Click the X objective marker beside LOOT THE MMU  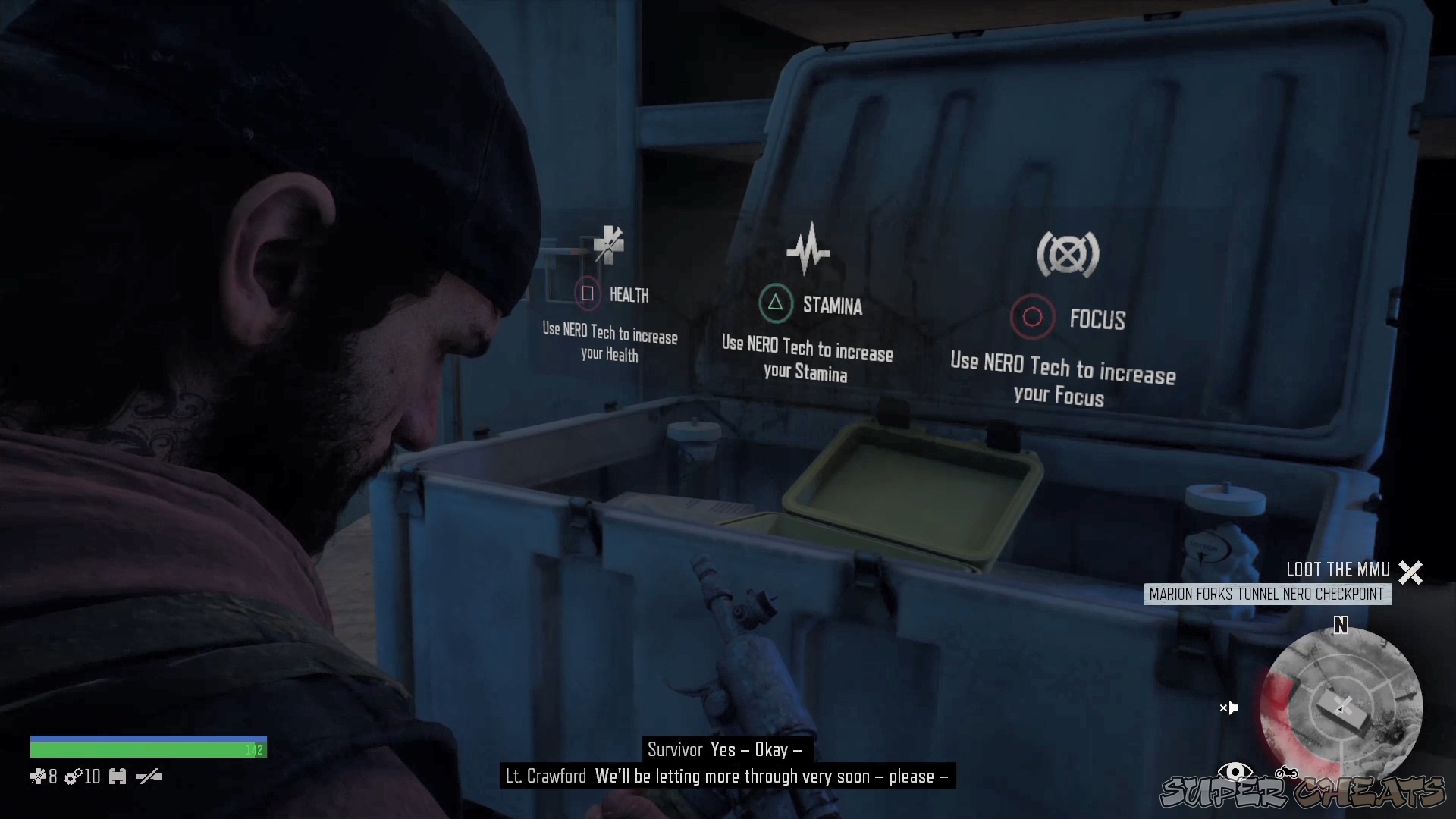[x=1410, y=572]
